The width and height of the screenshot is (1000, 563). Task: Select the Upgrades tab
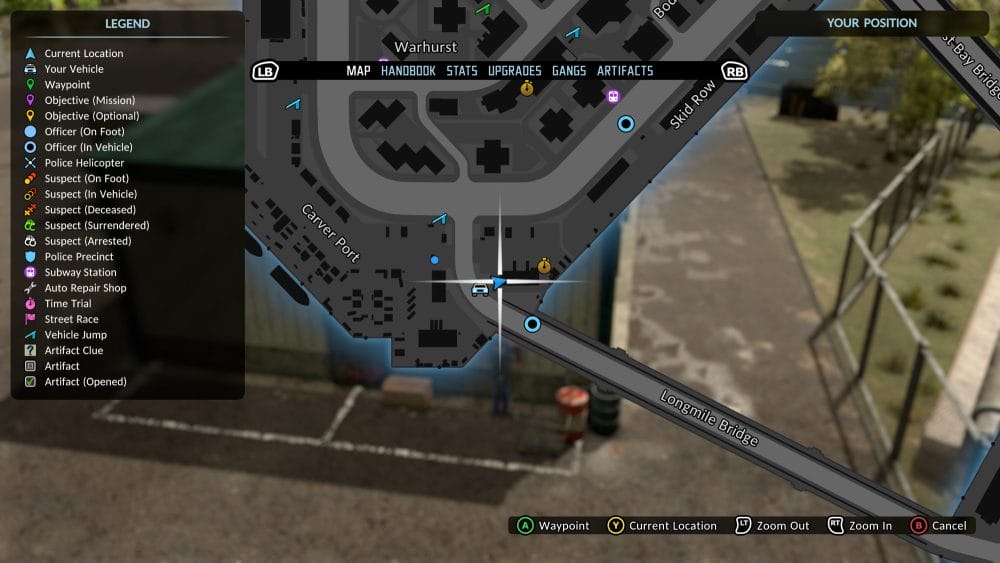tap(515, 71)
